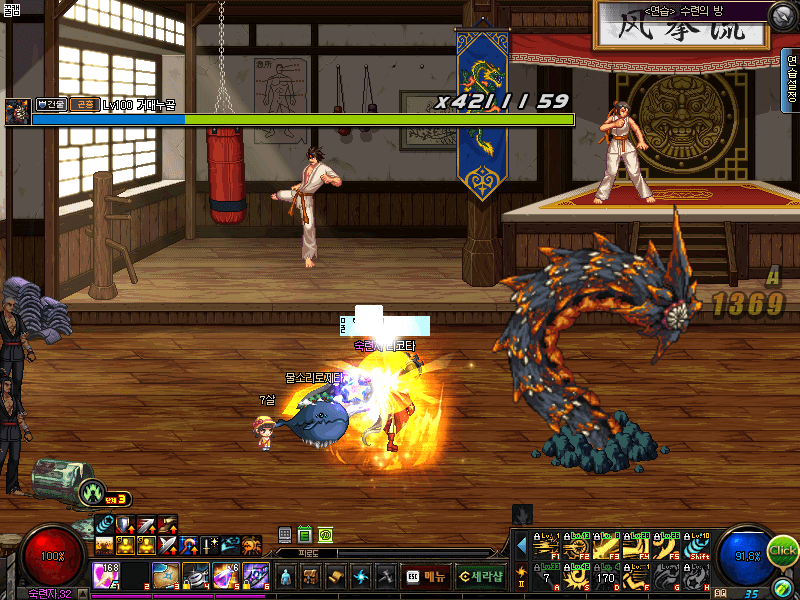The width and height of the screenshot is (800, 600).
Task: Open the 세라샵 cash shop
Action: pos(480,577)
